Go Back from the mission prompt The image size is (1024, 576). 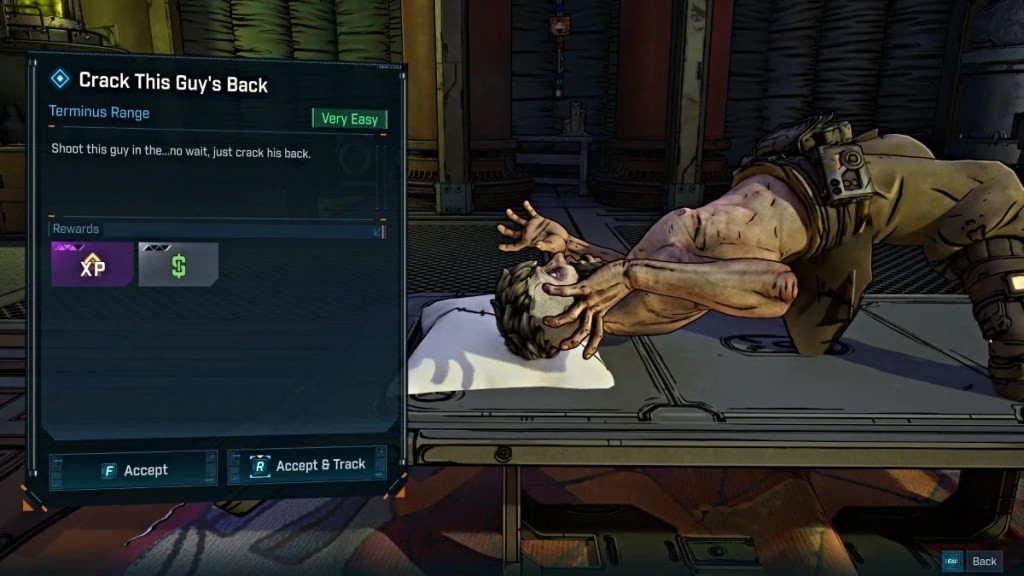(974, 561)
